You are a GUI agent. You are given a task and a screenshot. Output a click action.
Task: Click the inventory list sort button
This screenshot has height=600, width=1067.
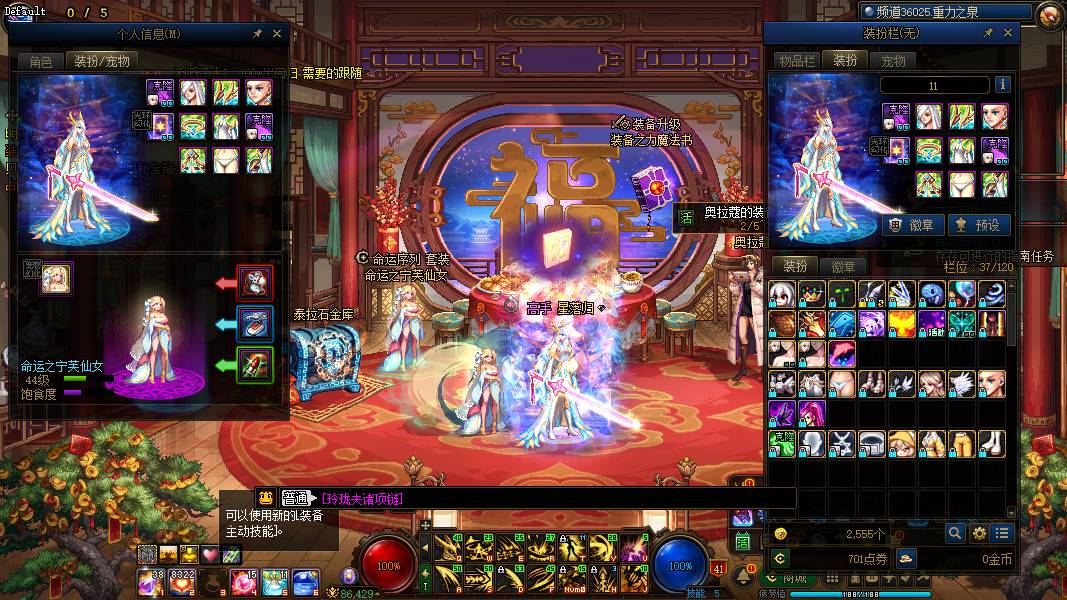pos(1002,534)
